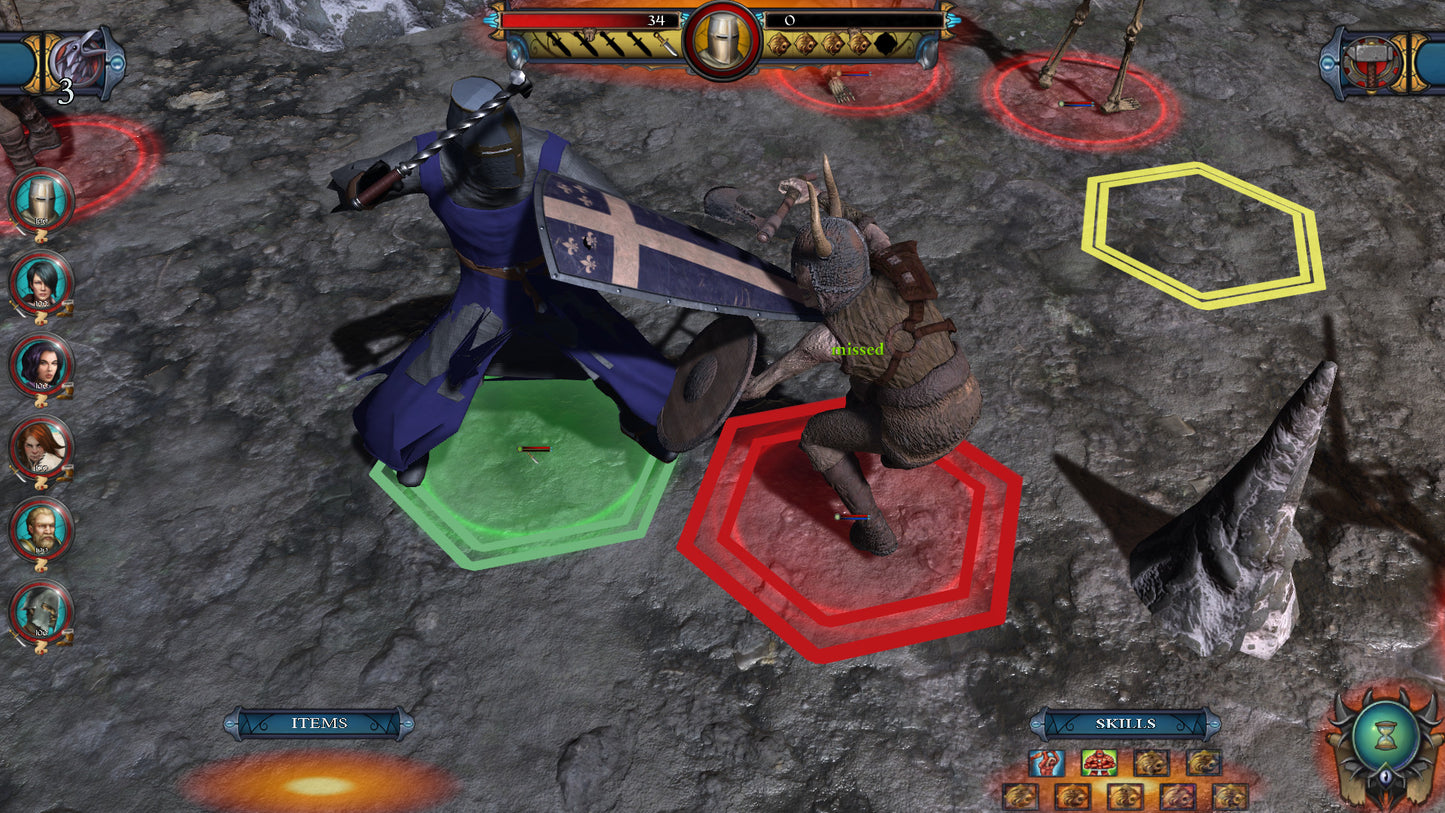
Task: Select the helmeted knight party portrait in the left column
Action: point(41,201)
